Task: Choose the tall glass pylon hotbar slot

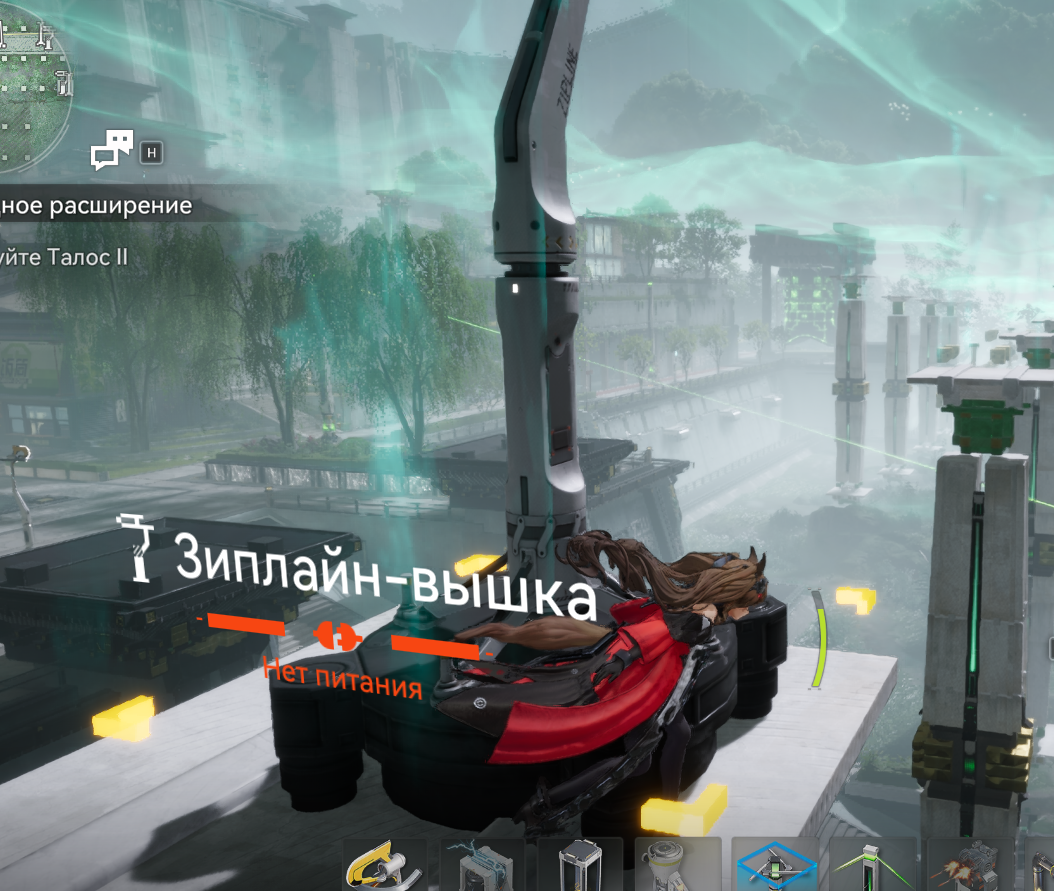Action: (578, 866)
